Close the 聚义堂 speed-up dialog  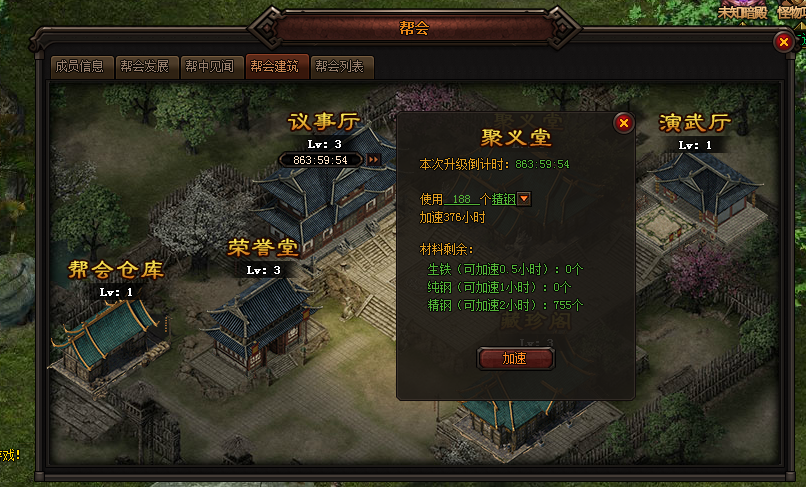623,123
